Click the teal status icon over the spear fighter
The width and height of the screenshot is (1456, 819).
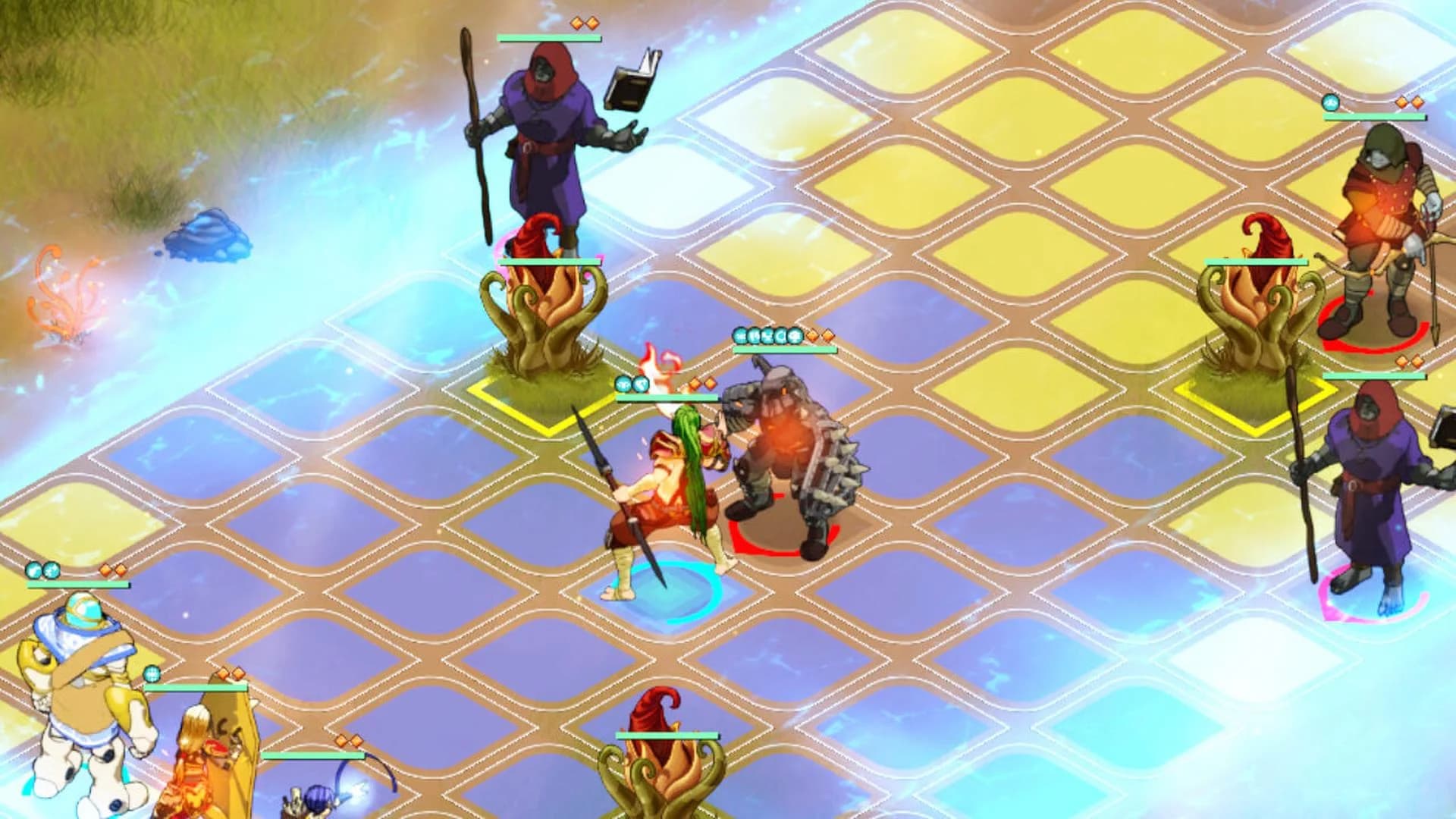623,384
